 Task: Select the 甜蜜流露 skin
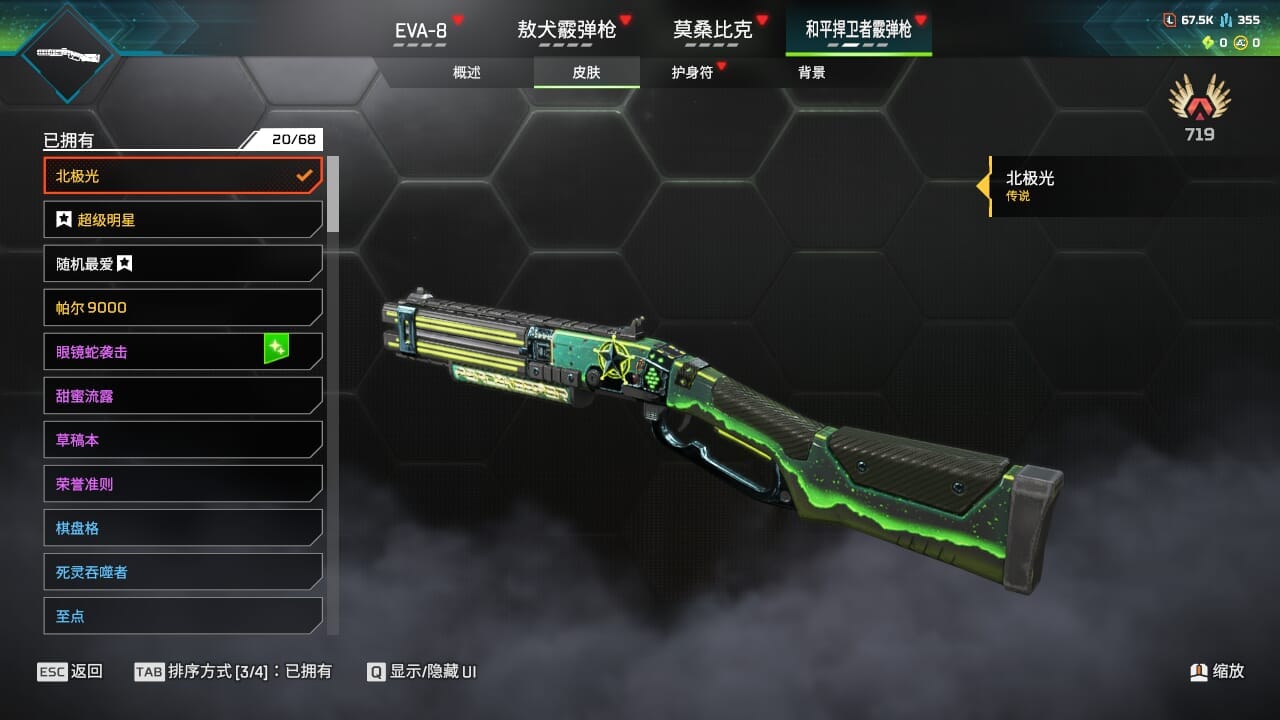183,396
